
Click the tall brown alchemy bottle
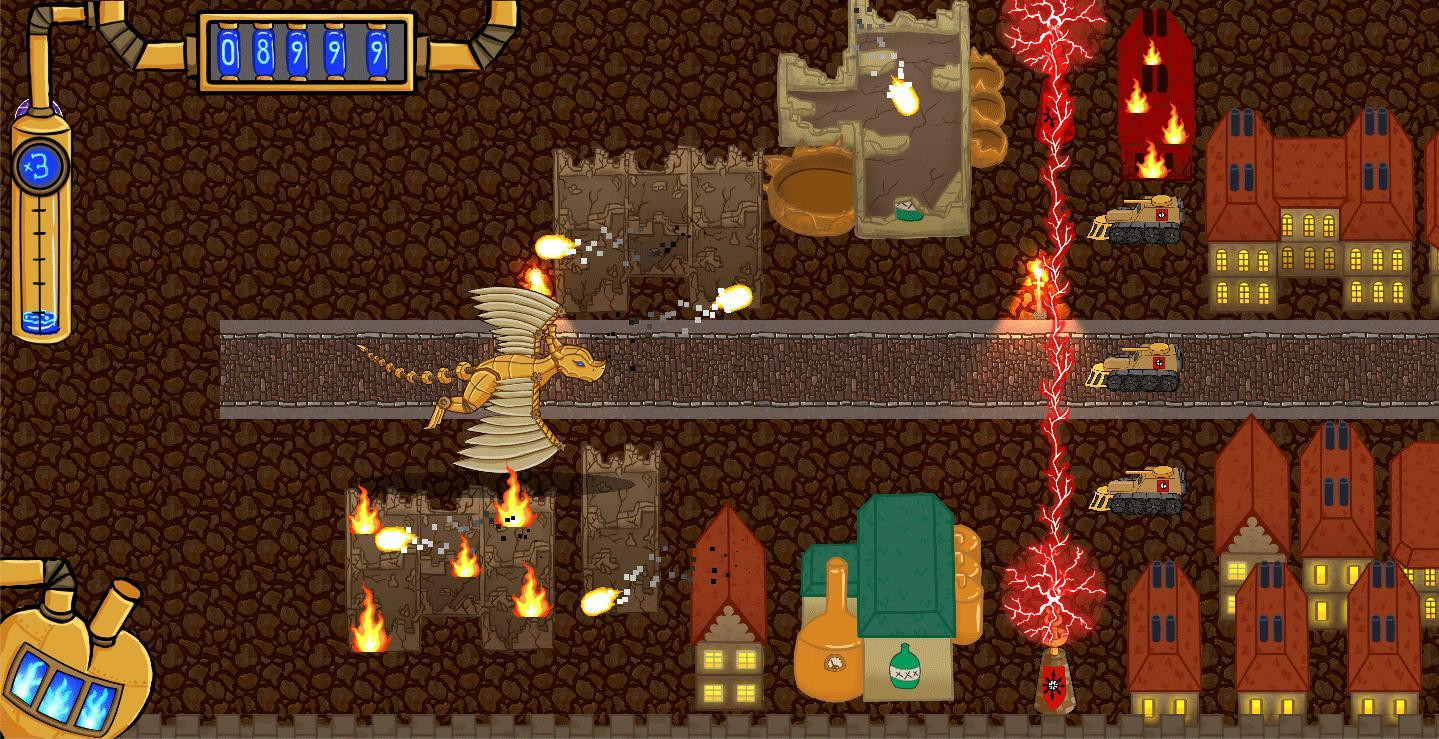coord(827,625)
